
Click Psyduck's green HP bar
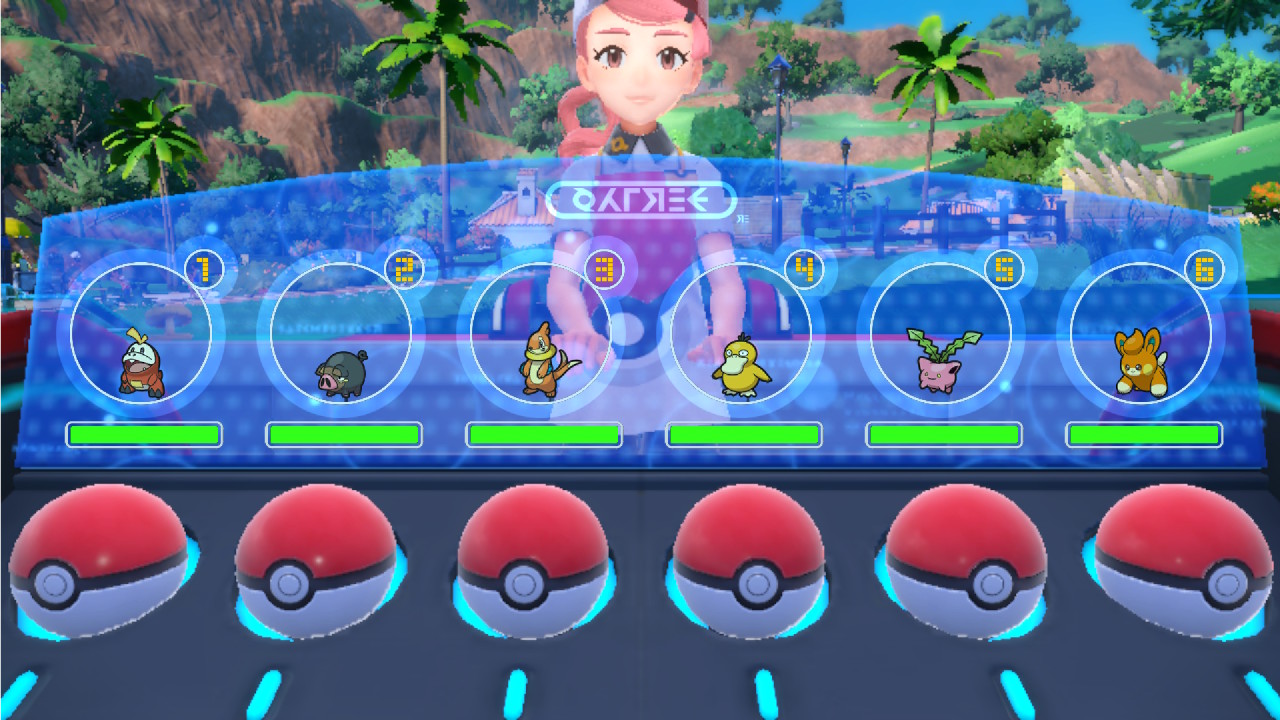[x=744, y=434]
